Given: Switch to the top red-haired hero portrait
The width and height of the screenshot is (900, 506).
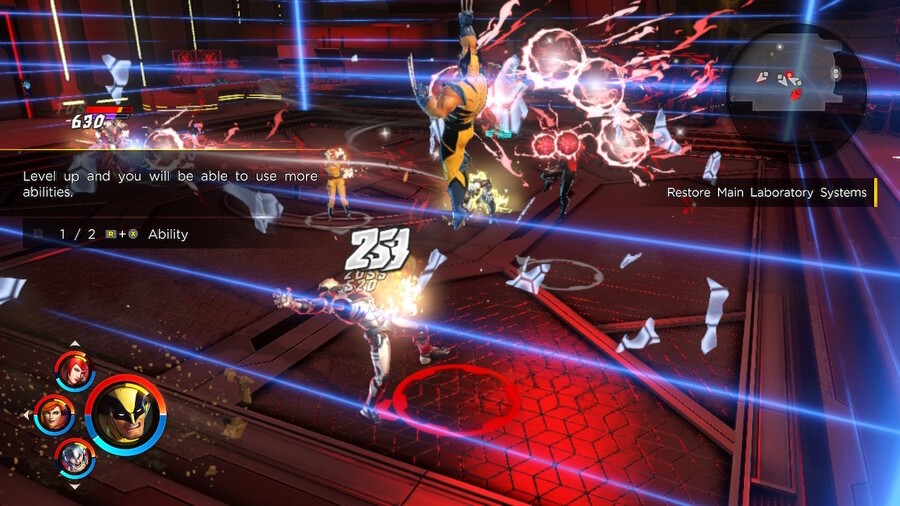Looking at the screenshot, I should click(75, 371).
